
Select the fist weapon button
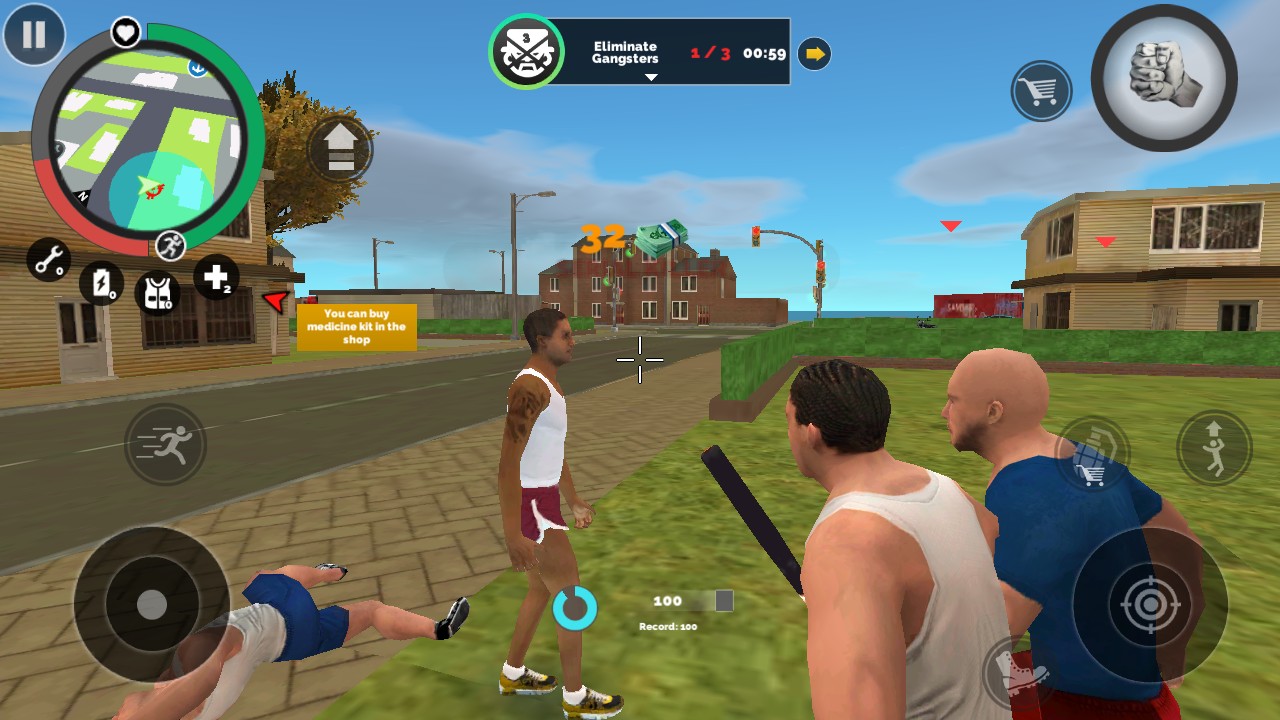(x=1164, y=78)
